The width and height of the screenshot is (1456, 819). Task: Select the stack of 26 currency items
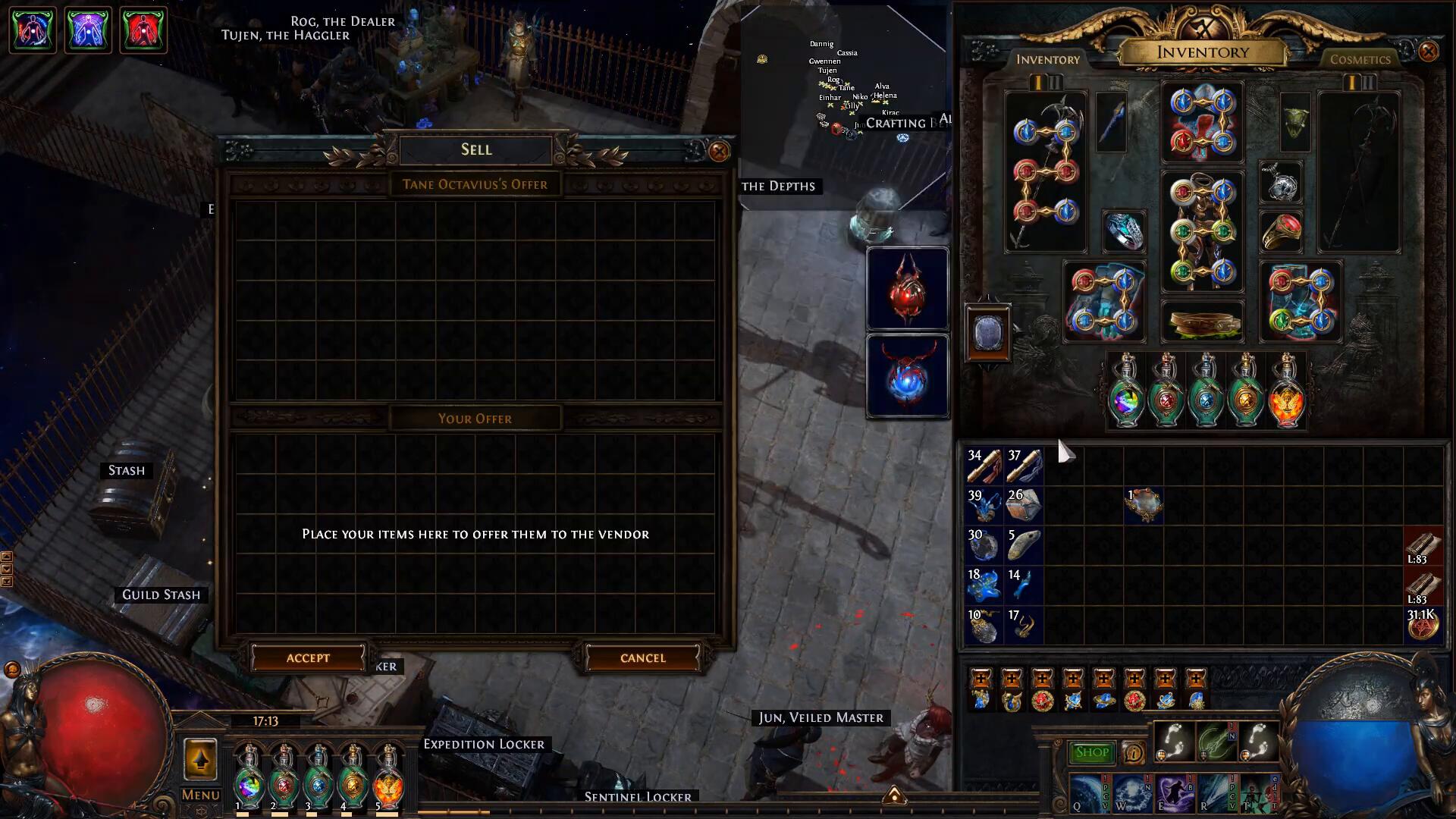tap(1025, 506)
